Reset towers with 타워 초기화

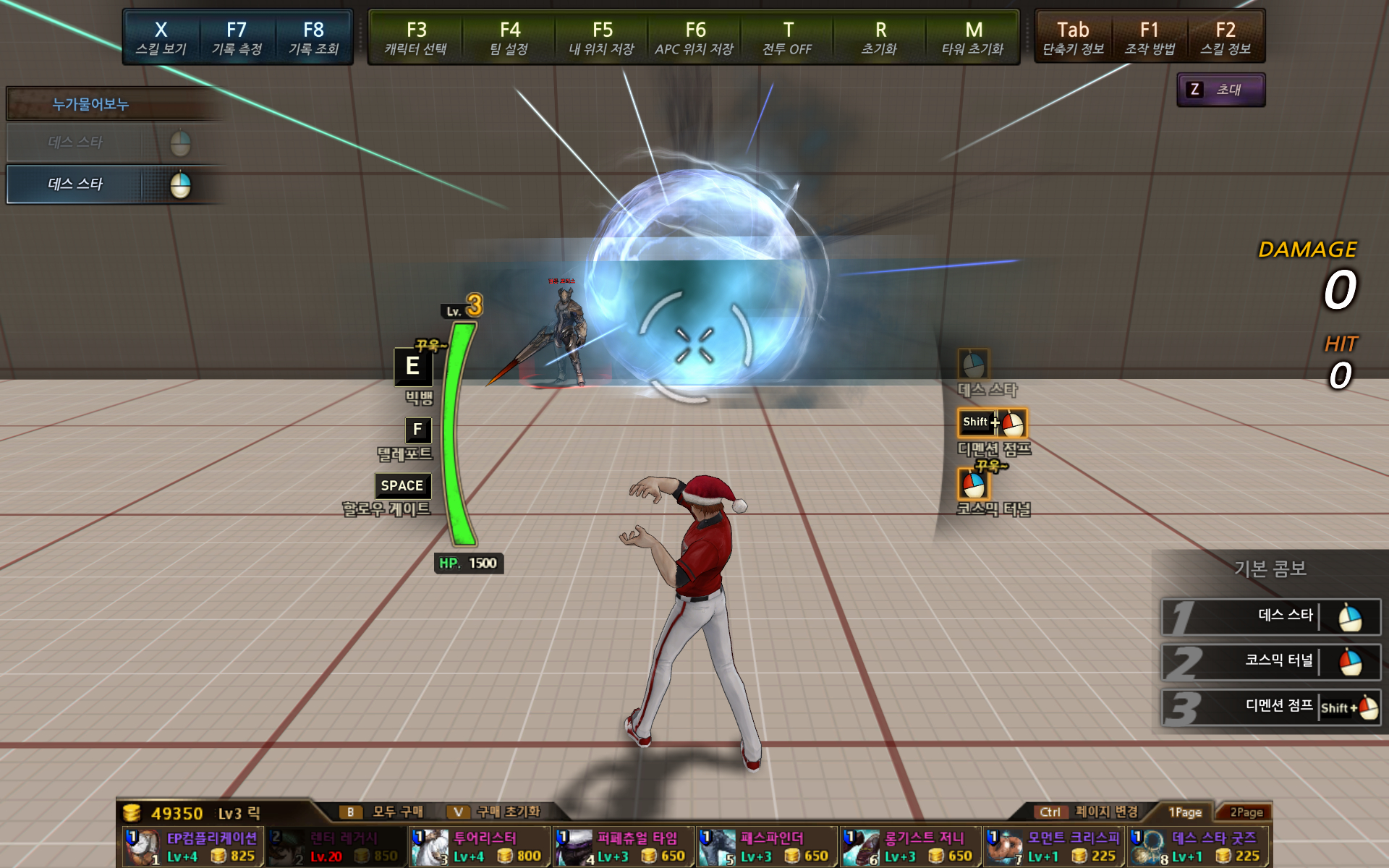coord(973,38)
